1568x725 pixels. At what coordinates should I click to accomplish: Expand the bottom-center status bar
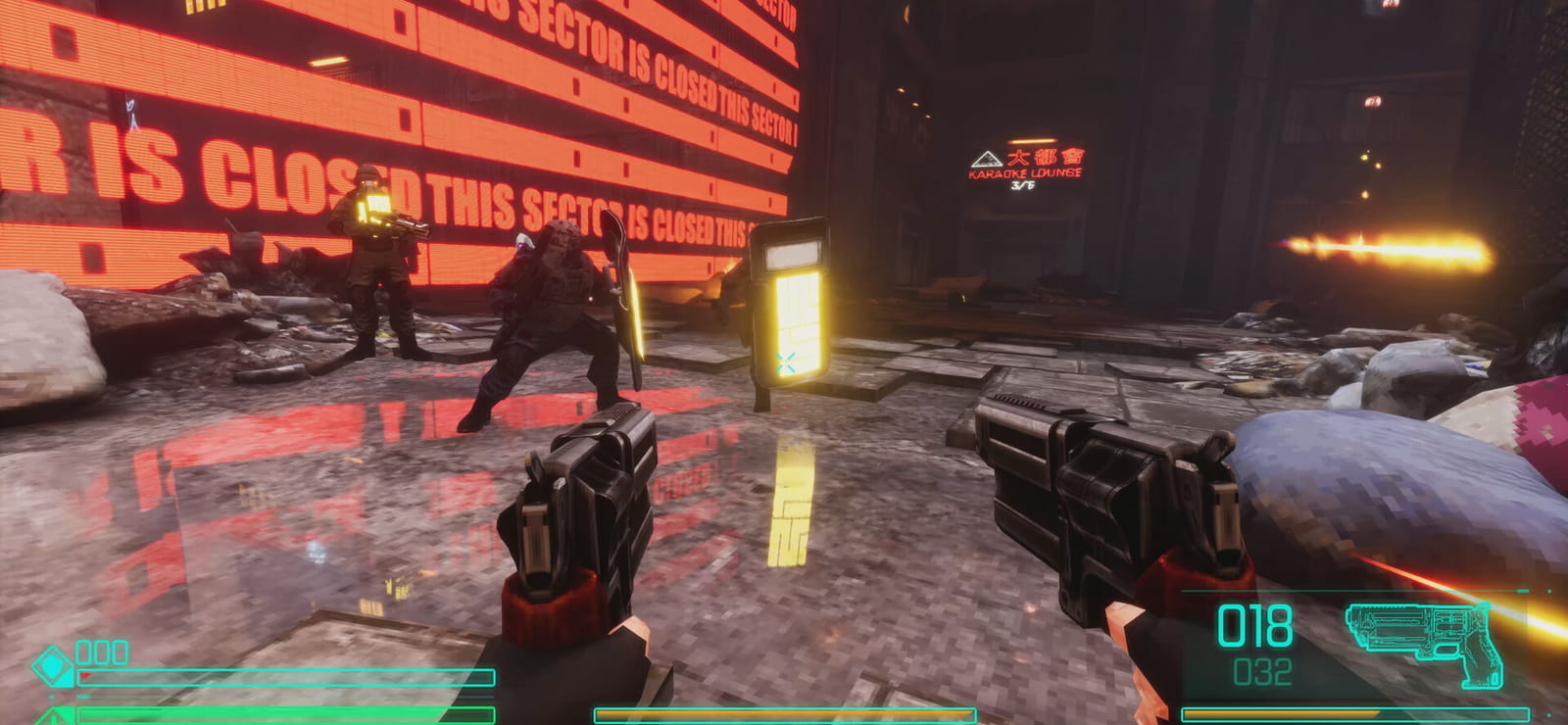(784, 713)
